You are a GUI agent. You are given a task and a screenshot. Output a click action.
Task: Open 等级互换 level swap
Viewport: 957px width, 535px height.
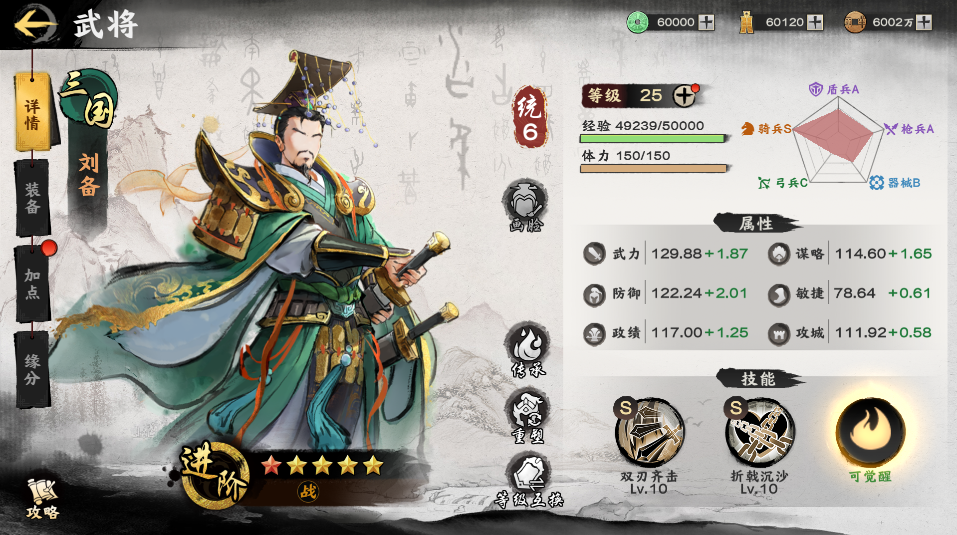click(x=525, y=476)
